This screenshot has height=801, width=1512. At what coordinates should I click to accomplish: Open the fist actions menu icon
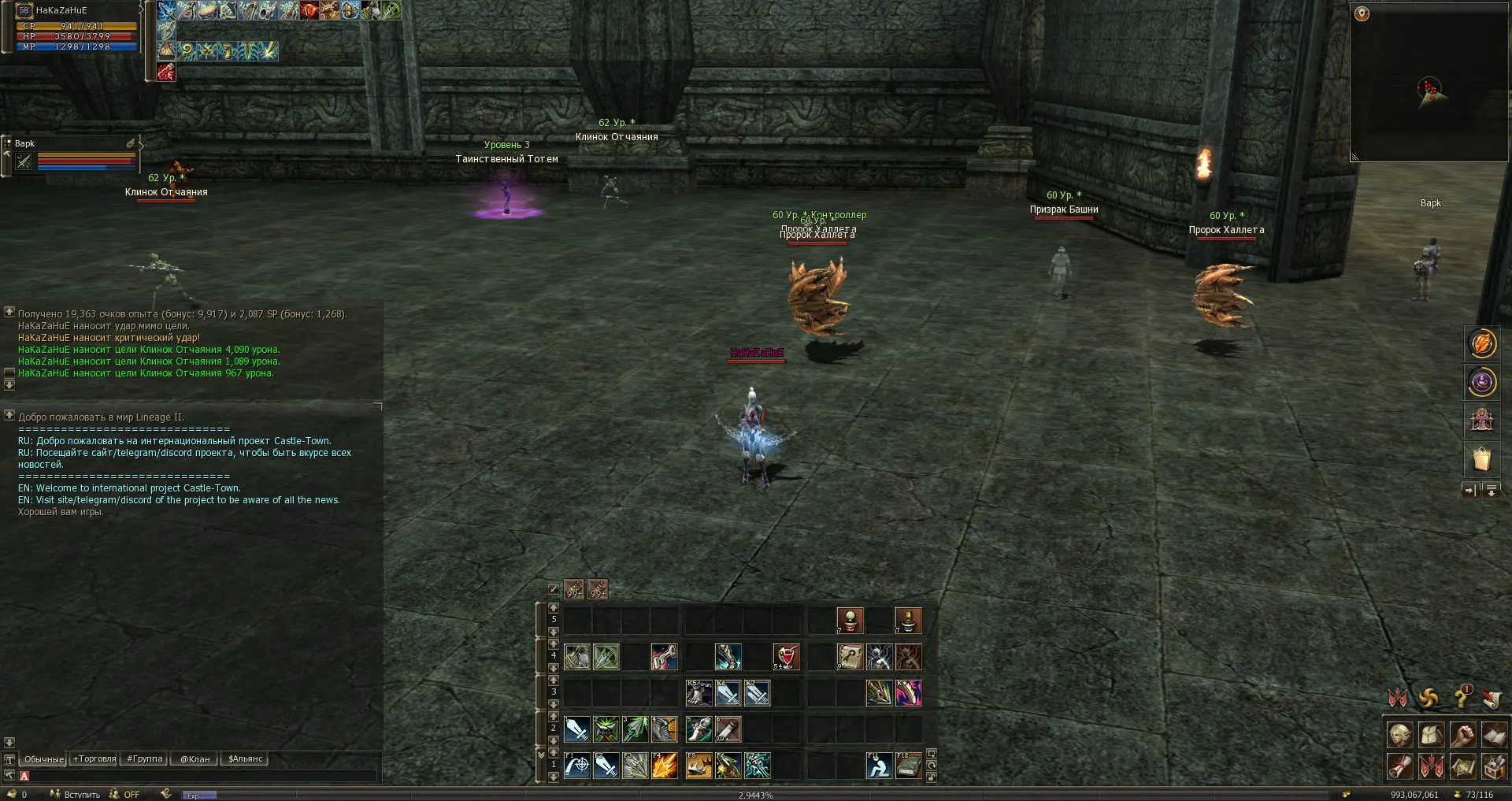[x=1462, y=735]
